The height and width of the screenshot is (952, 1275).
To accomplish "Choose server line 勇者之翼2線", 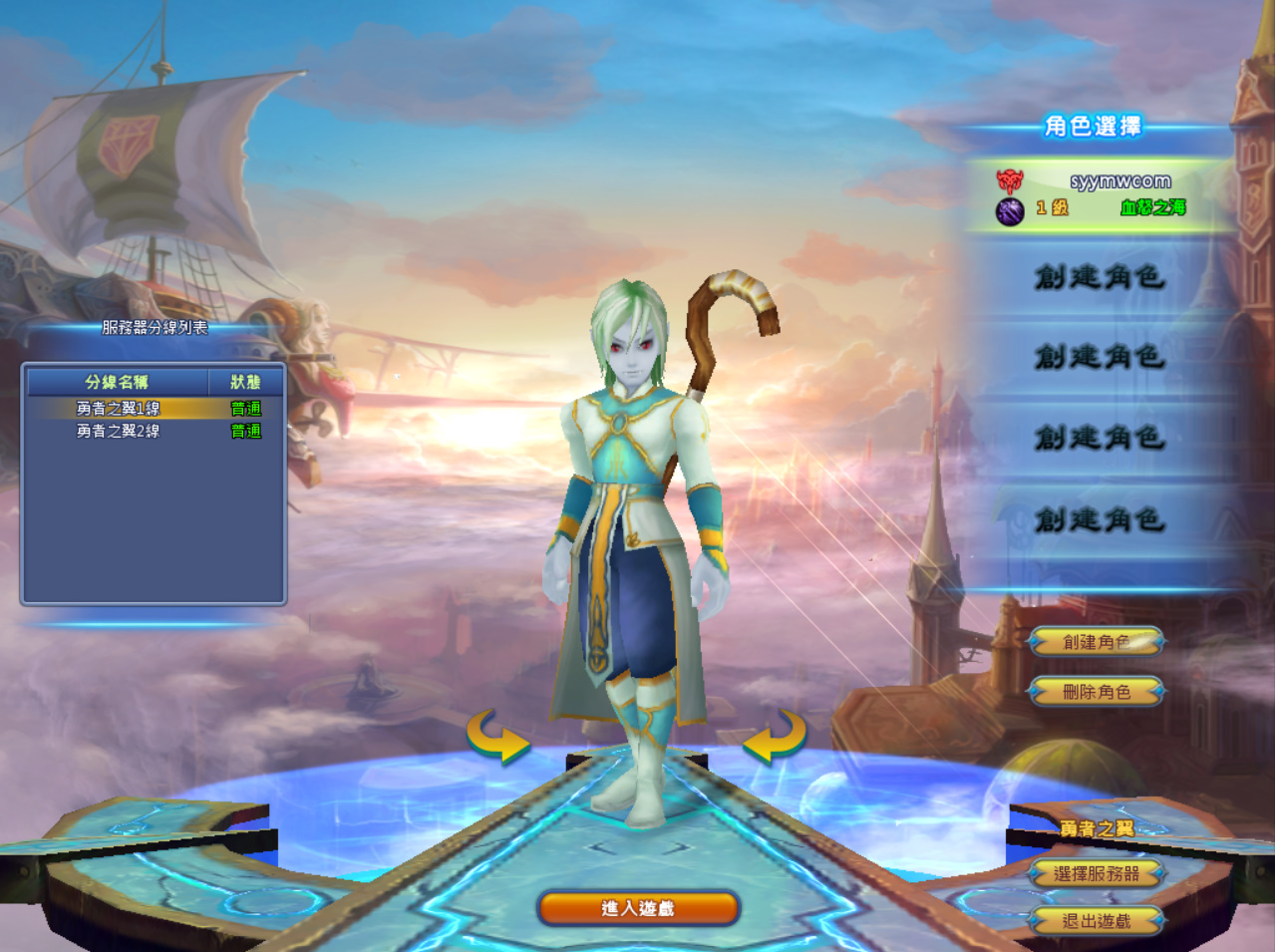I will [120, 431].
